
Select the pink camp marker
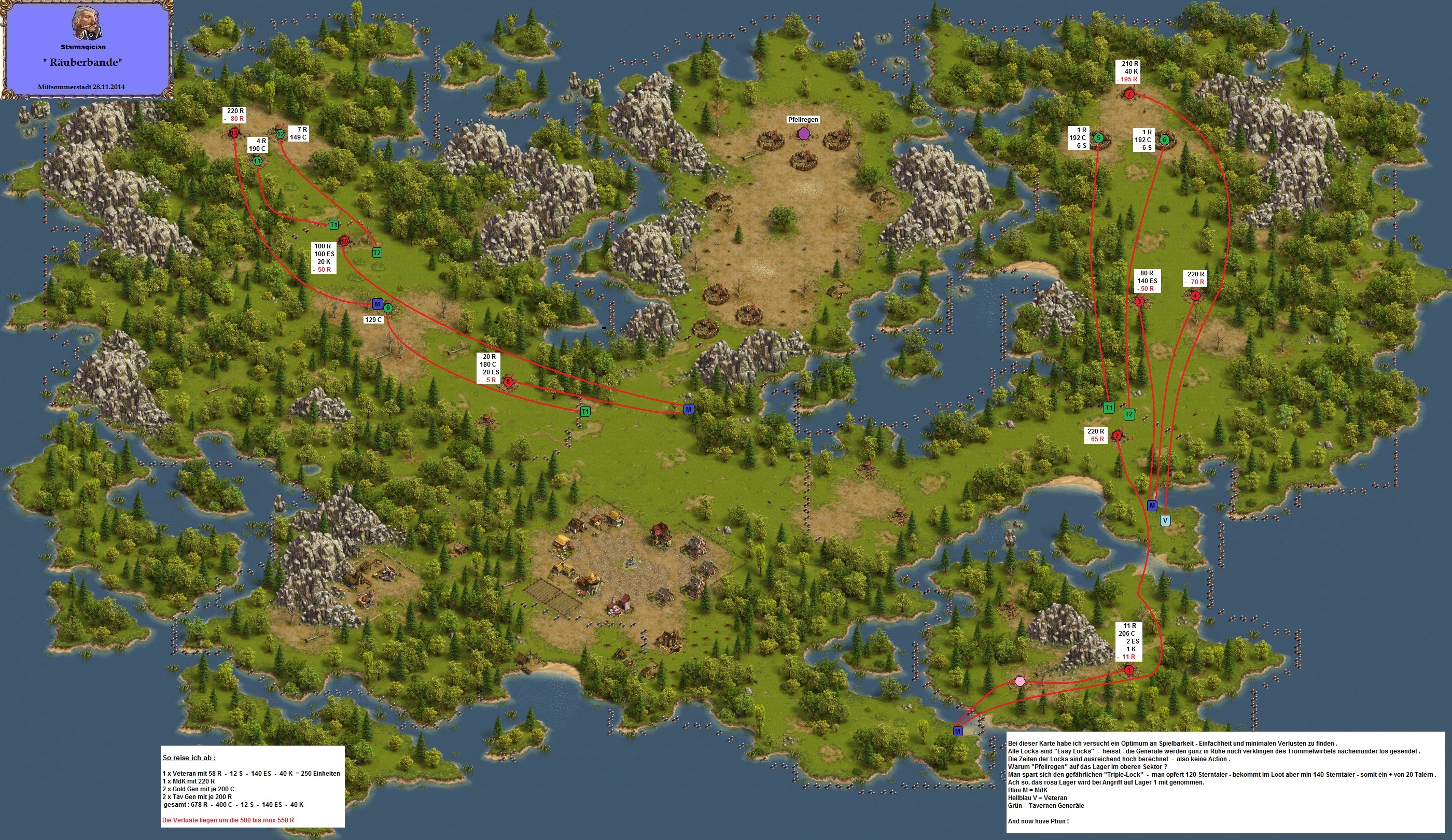[x=1020, y=681]
